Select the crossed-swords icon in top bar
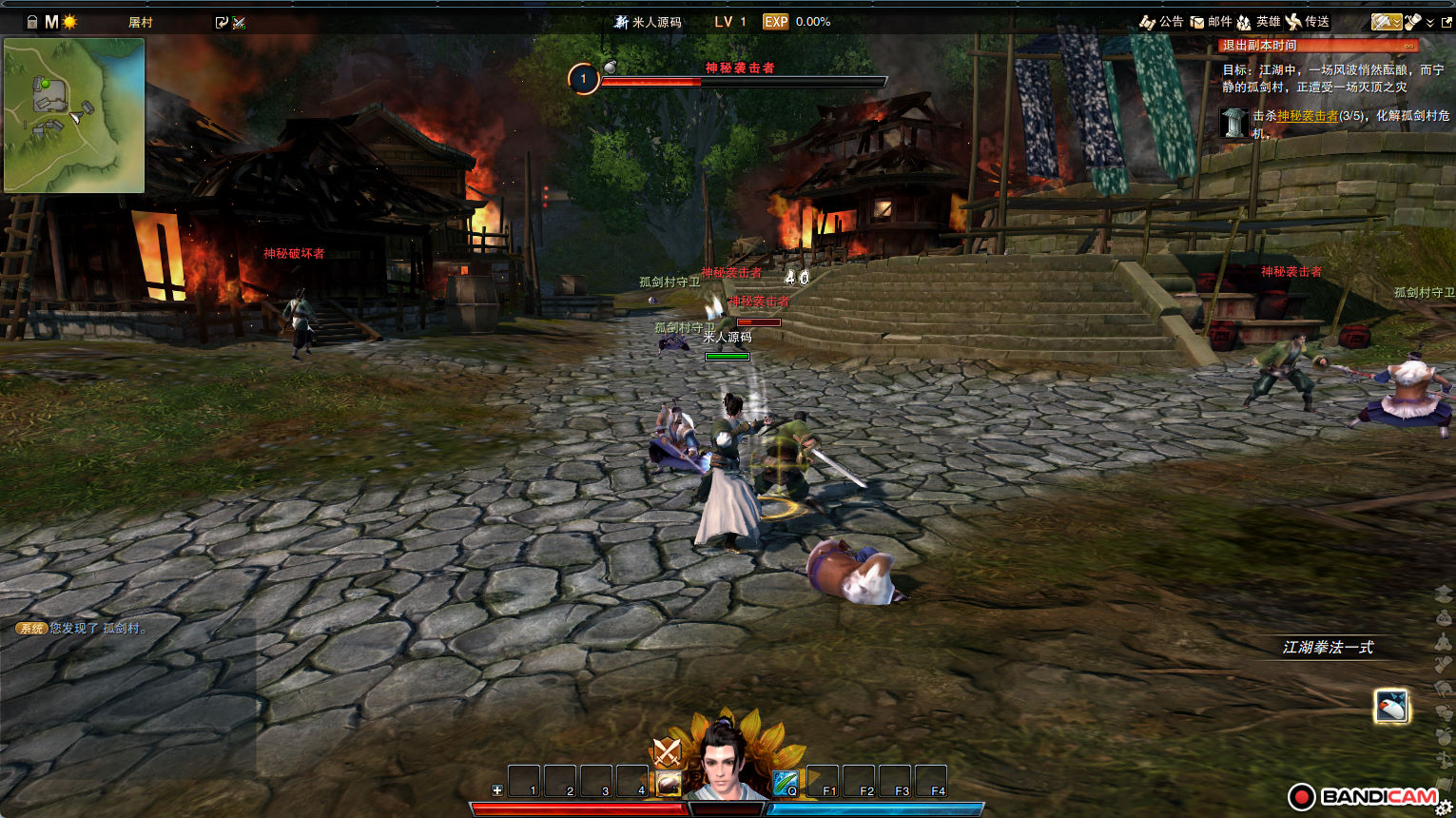 tap(239, 23)
